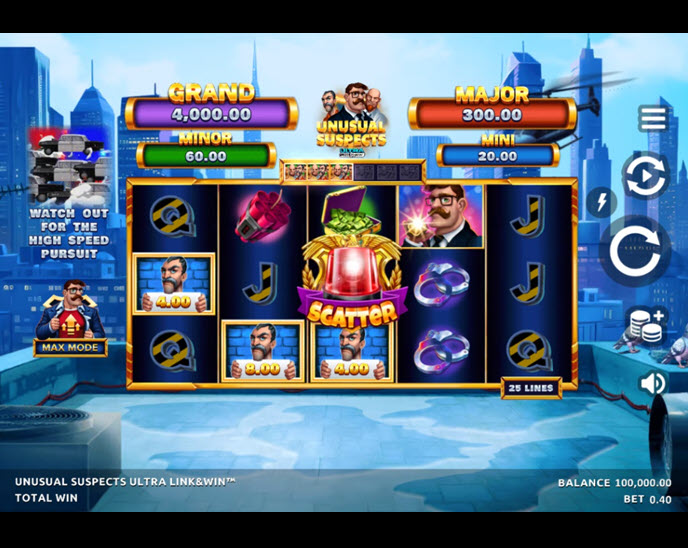This screenshot has width=688, height=548.
Task: Activate Max Mode
Action: tap(70, 348)
